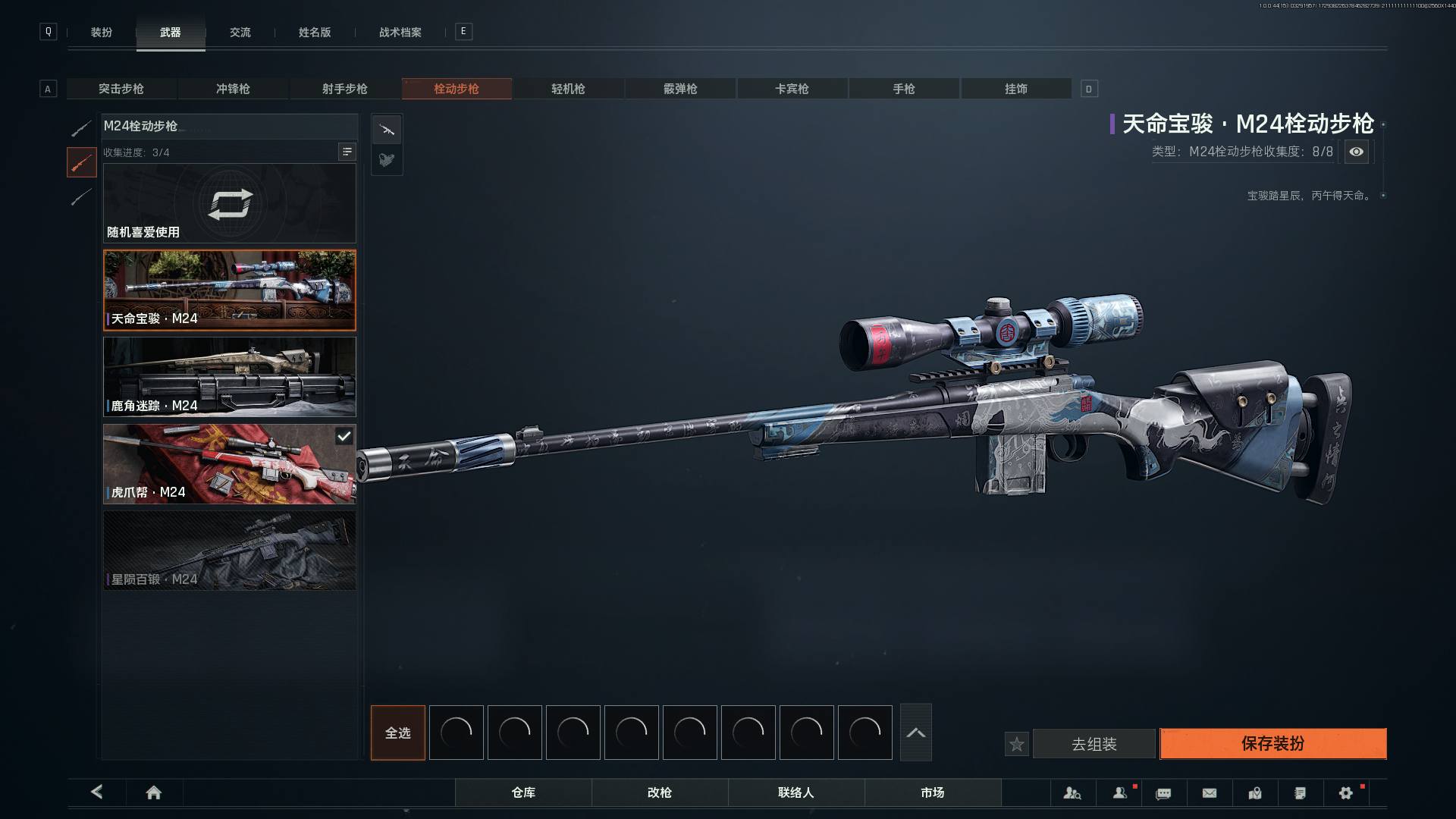Return home via house icon
Screen dimensions: 1456x819
[153, 792]
